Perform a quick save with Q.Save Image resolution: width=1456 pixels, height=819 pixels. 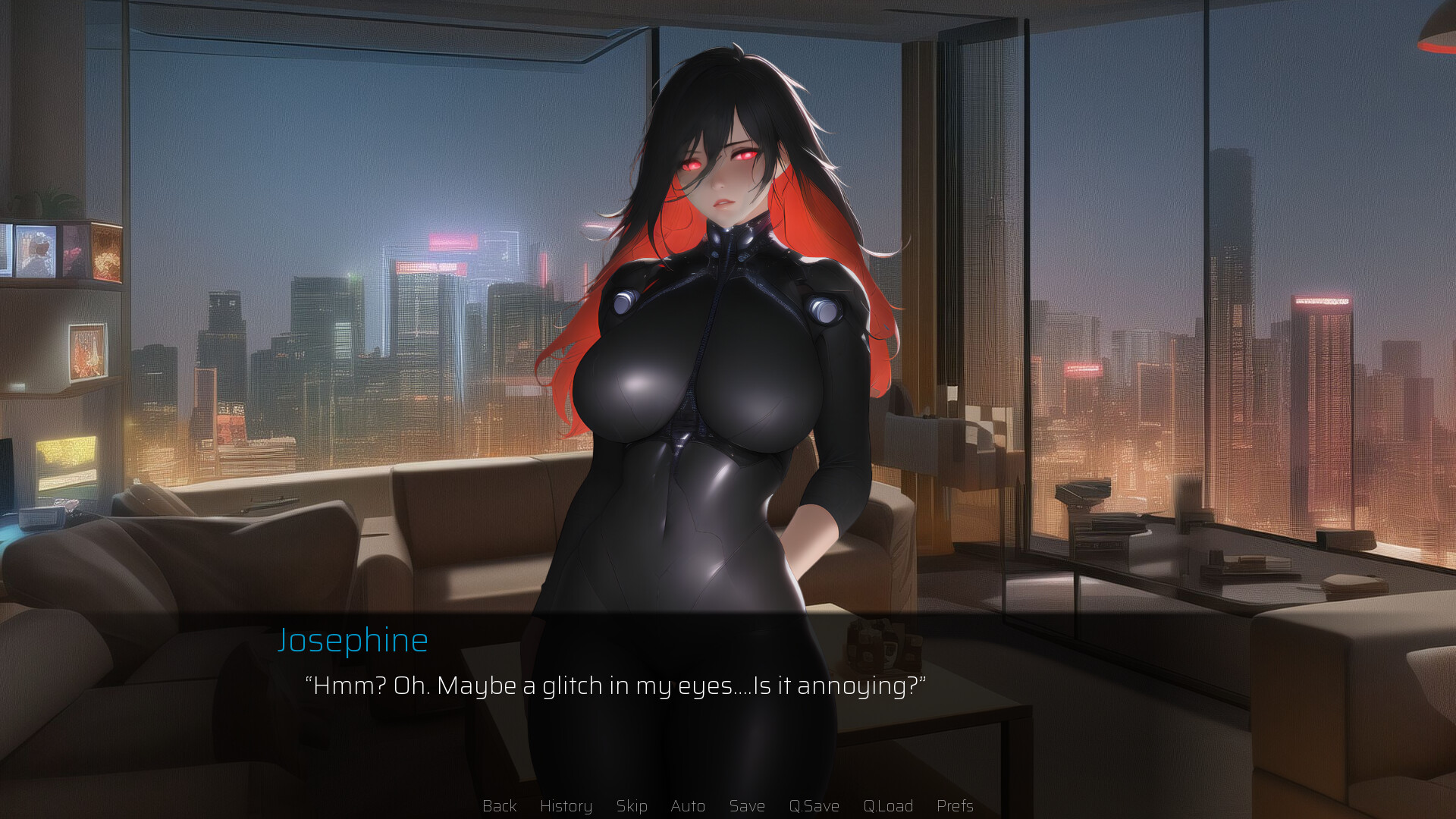pos(814,806)
